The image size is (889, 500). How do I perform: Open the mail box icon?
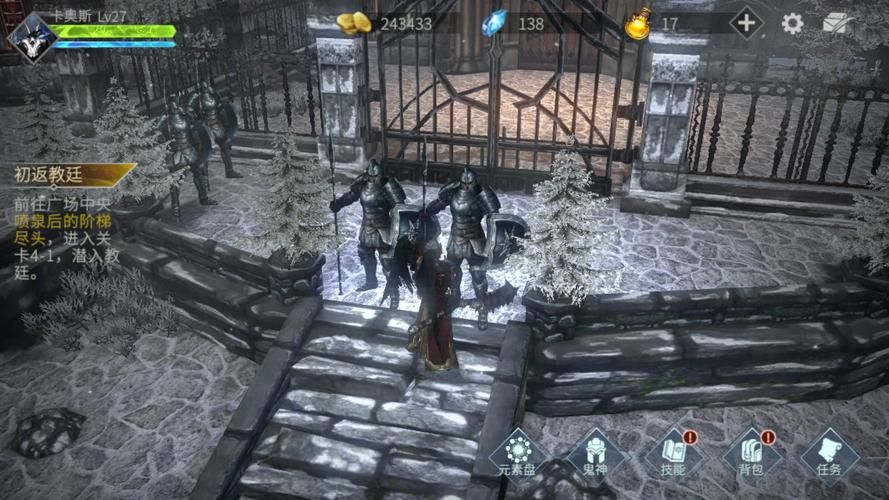[x=836, y=23]
